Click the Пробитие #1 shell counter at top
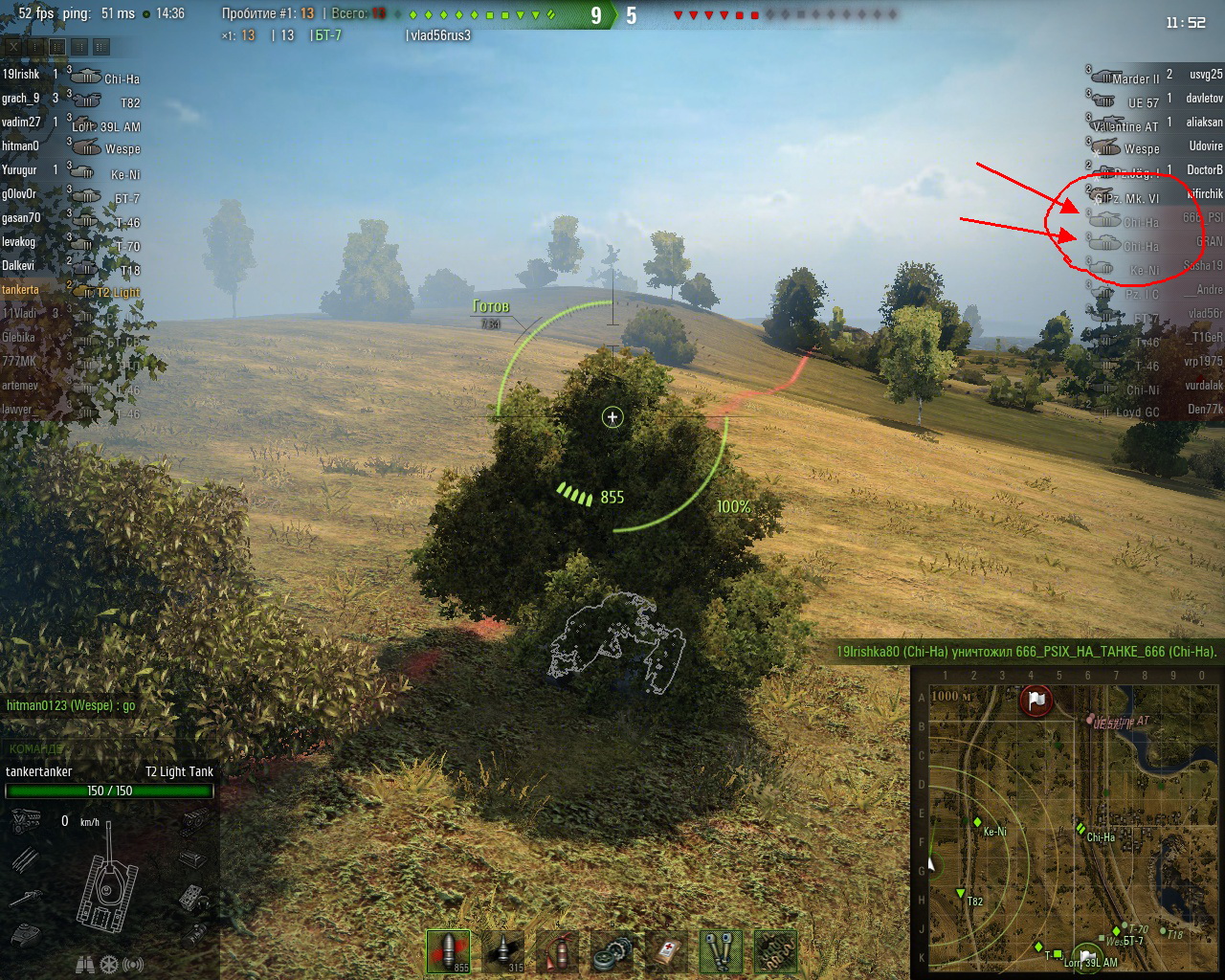This screenshot has height=980, width=1225. tap(268, 15)
